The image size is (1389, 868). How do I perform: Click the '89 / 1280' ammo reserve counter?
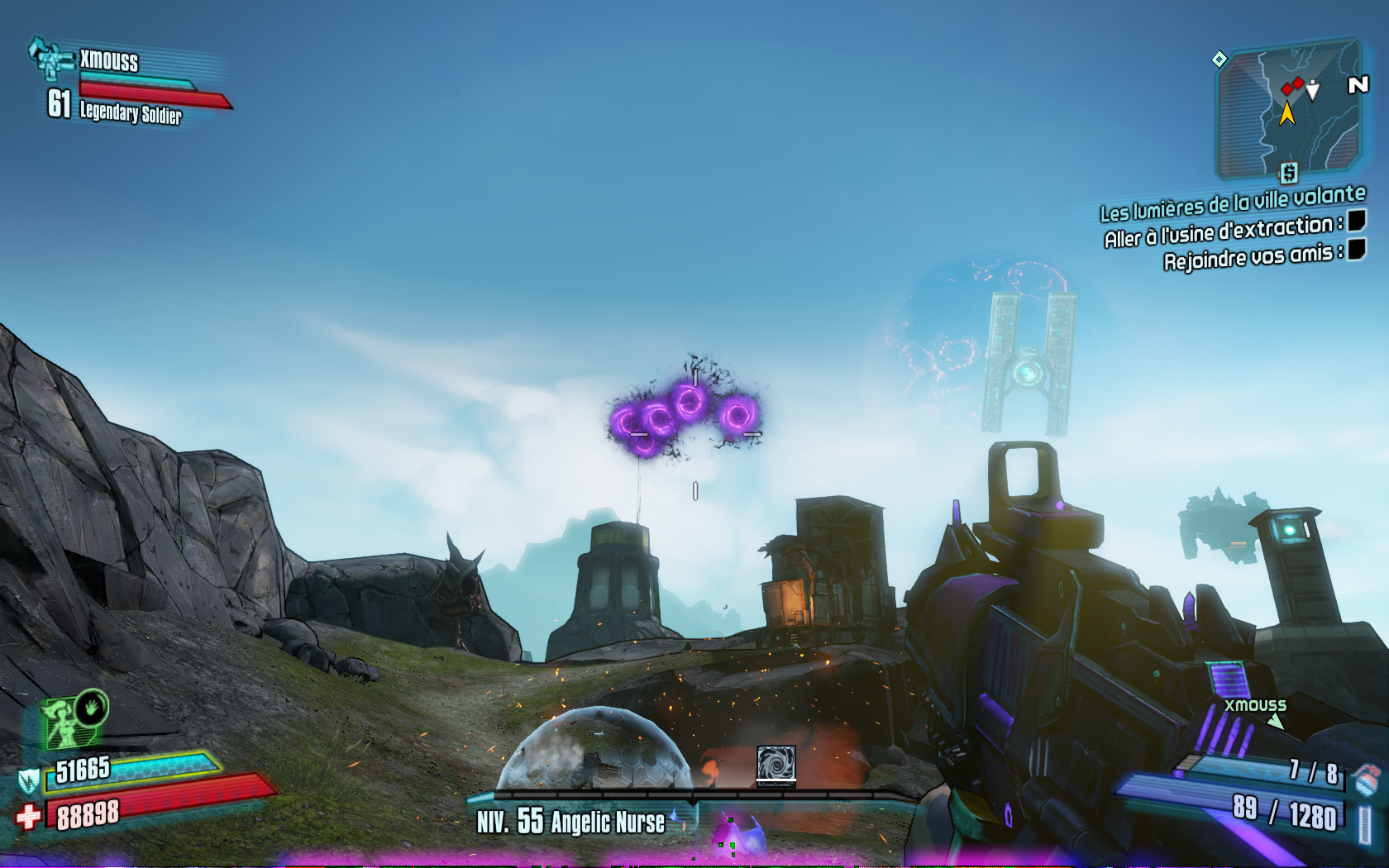point(1286,813)
